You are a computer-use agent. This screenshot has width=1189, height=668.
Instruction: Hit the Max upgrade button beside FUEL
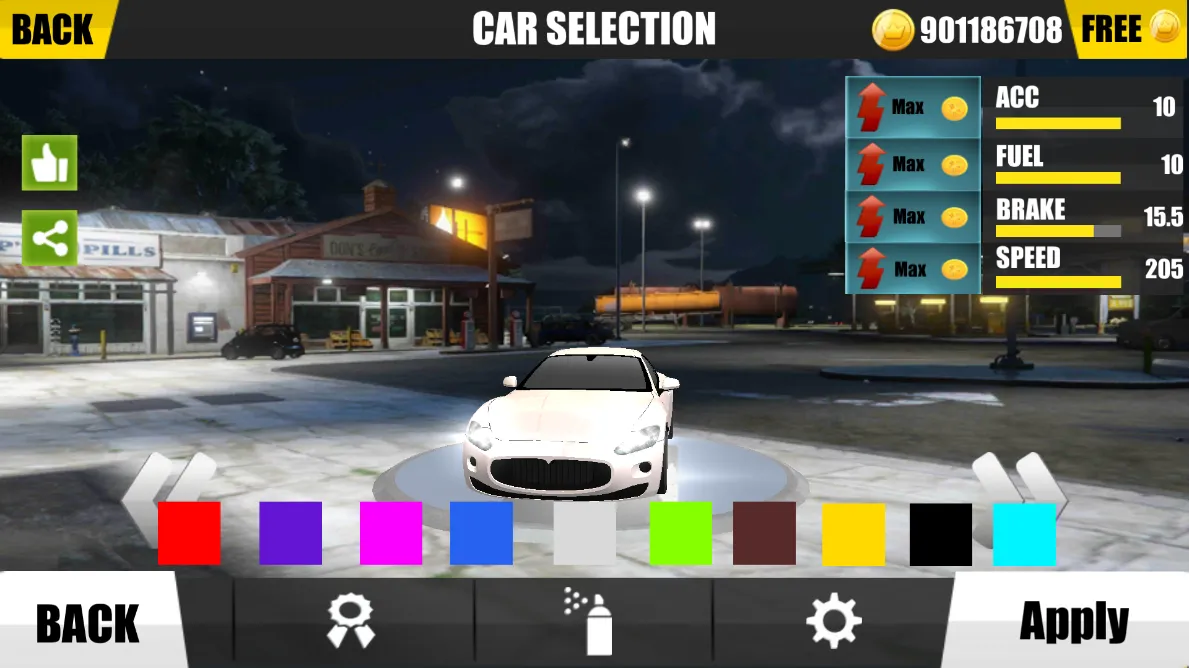coord(913,163)
